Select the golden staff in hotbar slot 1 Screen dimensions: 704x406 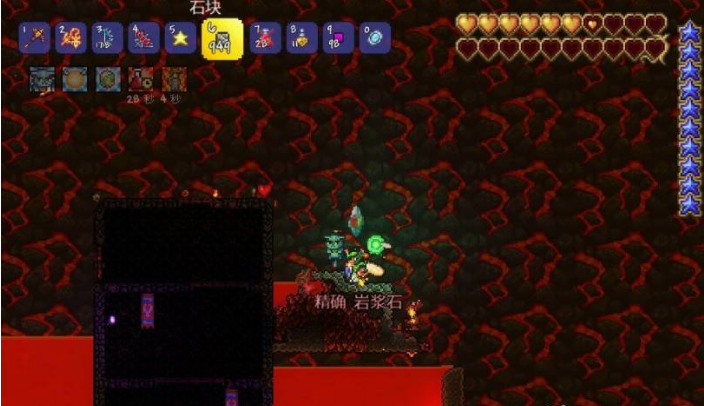tap(35, 39)
